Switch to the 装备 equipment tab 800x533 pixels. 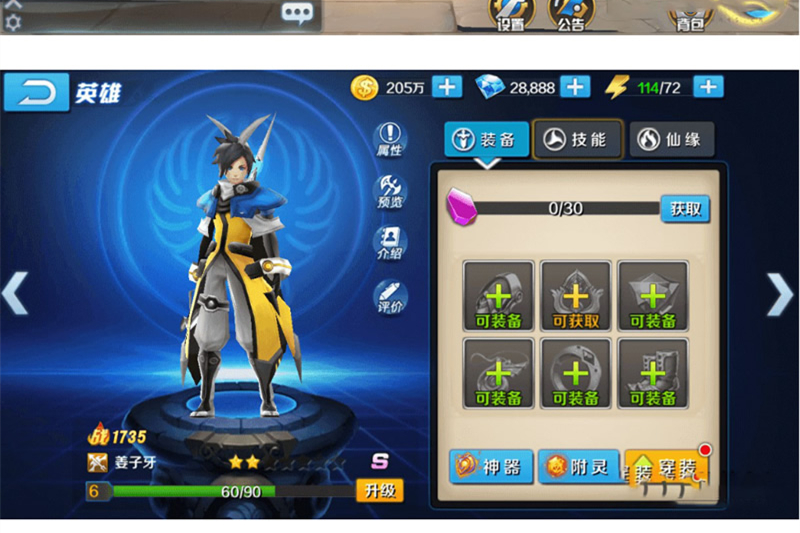487,140
